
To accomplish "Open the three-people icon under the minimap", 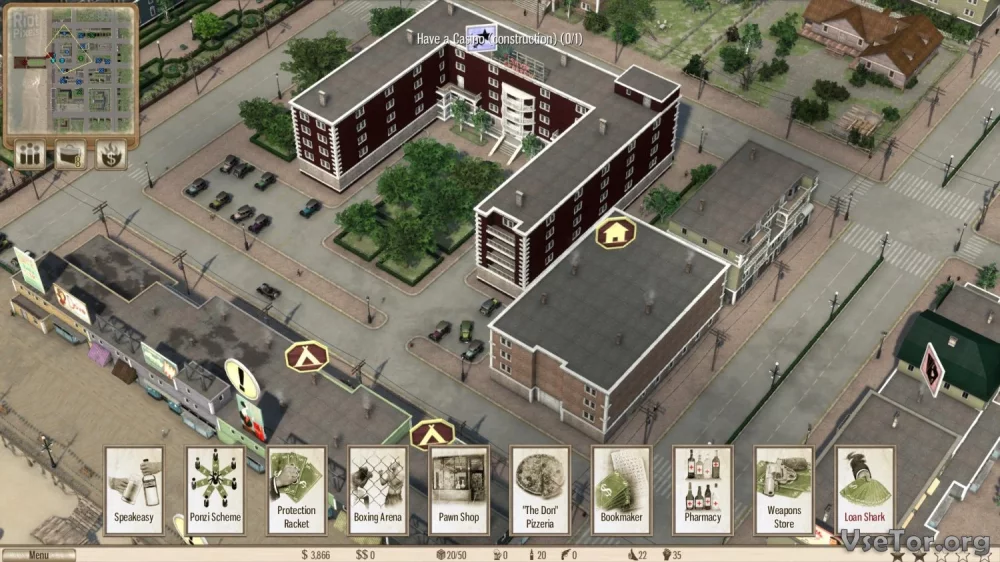I will pyautogui.click(x=29, y=155).
